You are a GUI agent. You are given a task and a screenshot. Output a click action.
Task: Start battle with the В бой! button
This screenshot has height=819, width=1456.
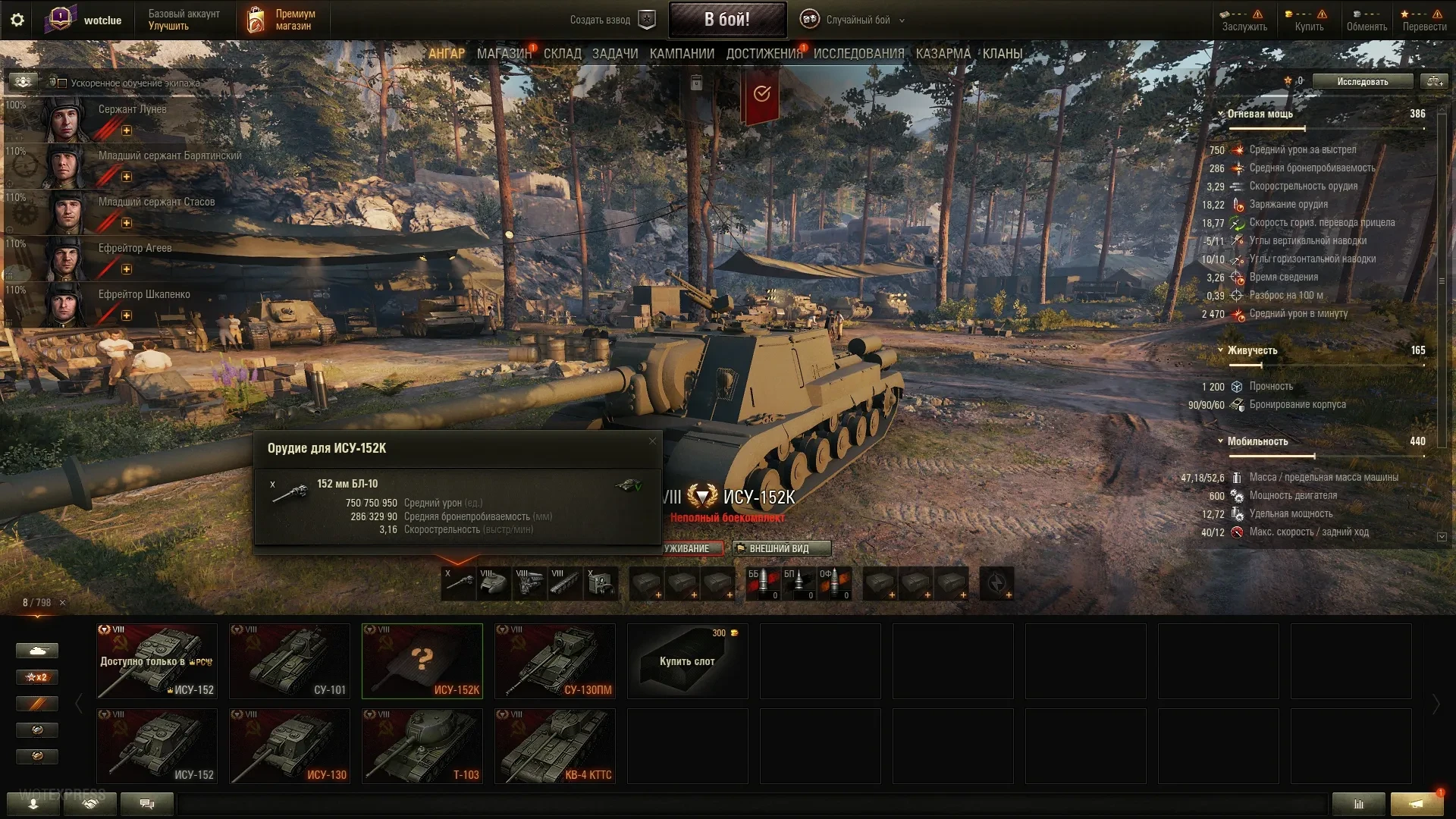(x=726, y=20)
